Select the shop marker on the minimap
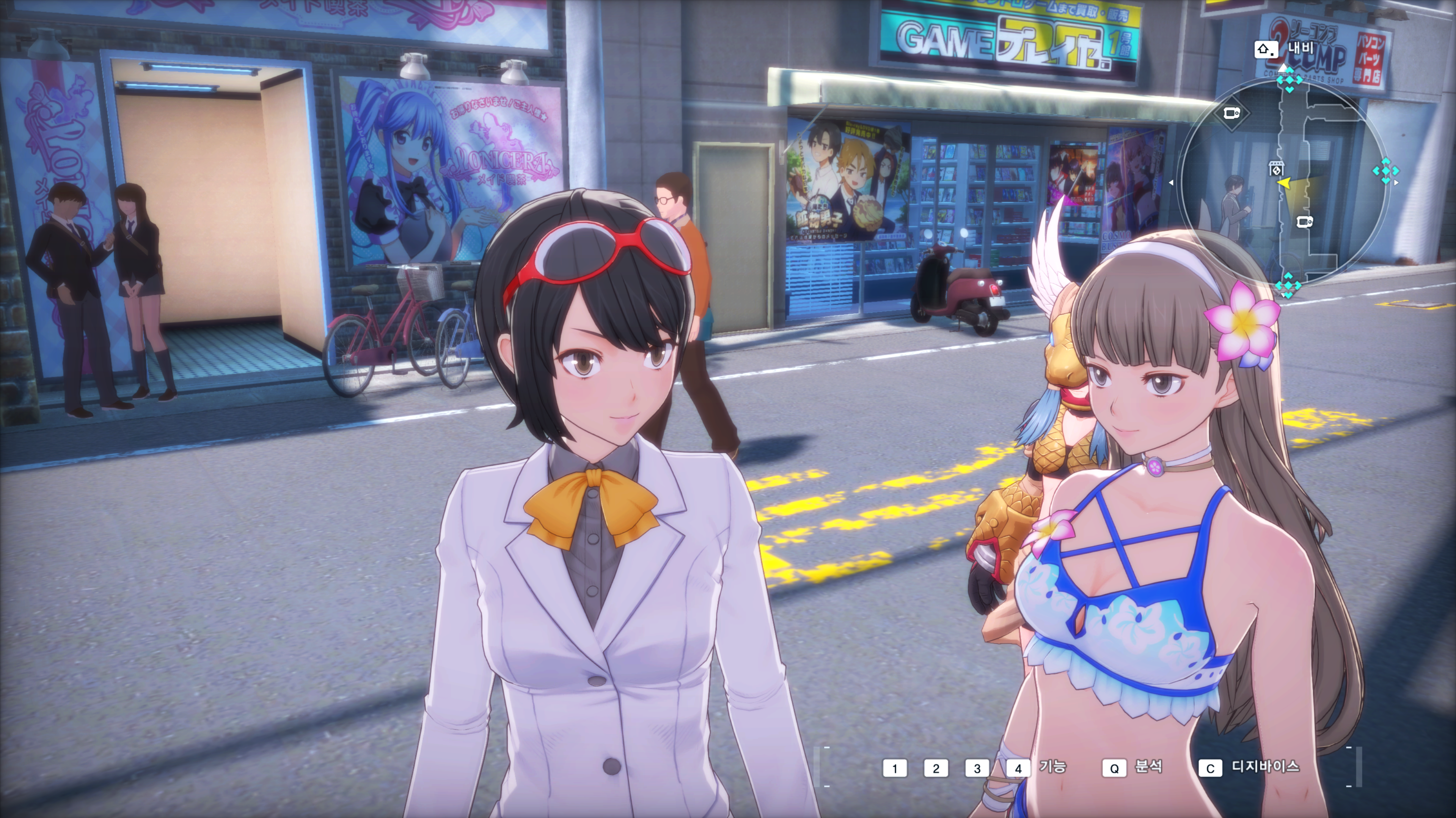1456x818 pixels. 1277,168
